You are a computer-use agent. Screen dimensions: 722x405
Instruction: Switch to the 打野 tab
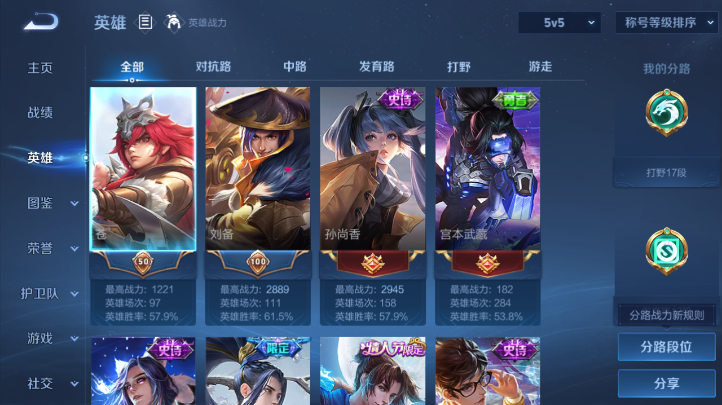pos(459,67)
